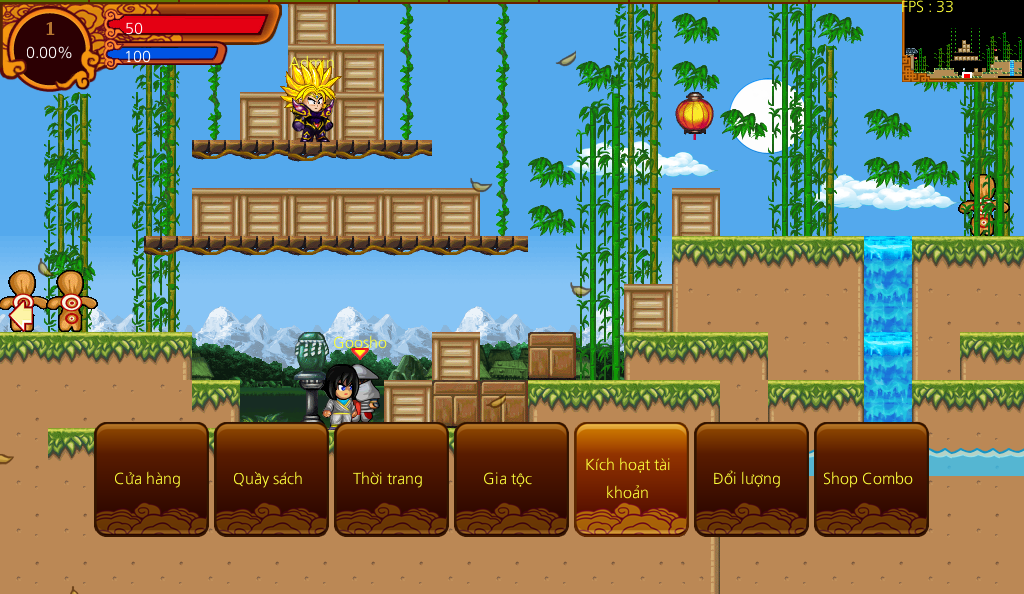This screenshot has height=594, width=1024.
Task: Select Kích hoạt tài khoản option
Action: [631, 479]
